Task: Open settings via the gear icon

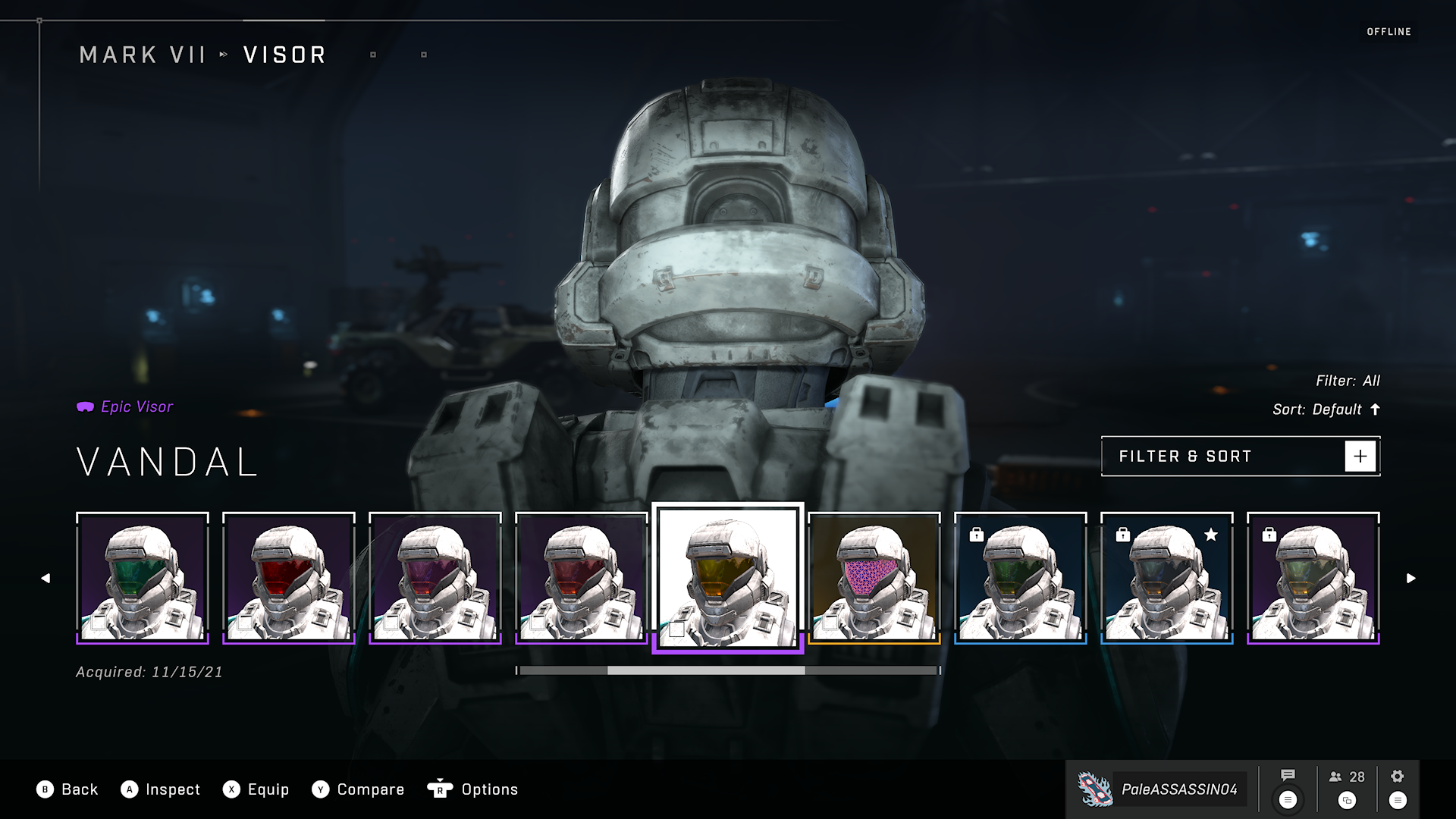Action: pyautogui.click(x=1397, y=777)
